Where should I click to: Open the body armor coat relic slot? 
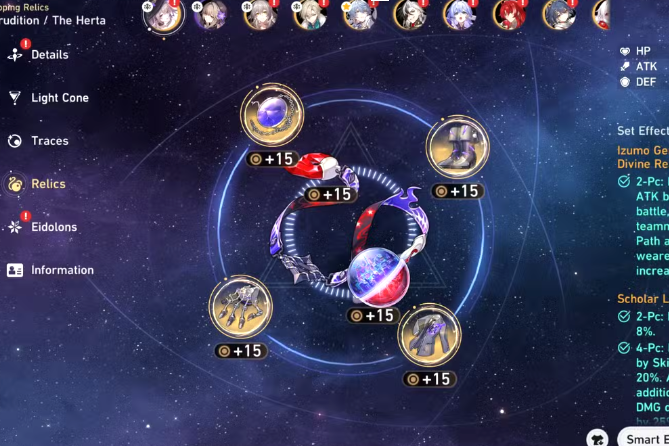pos(429,336)
